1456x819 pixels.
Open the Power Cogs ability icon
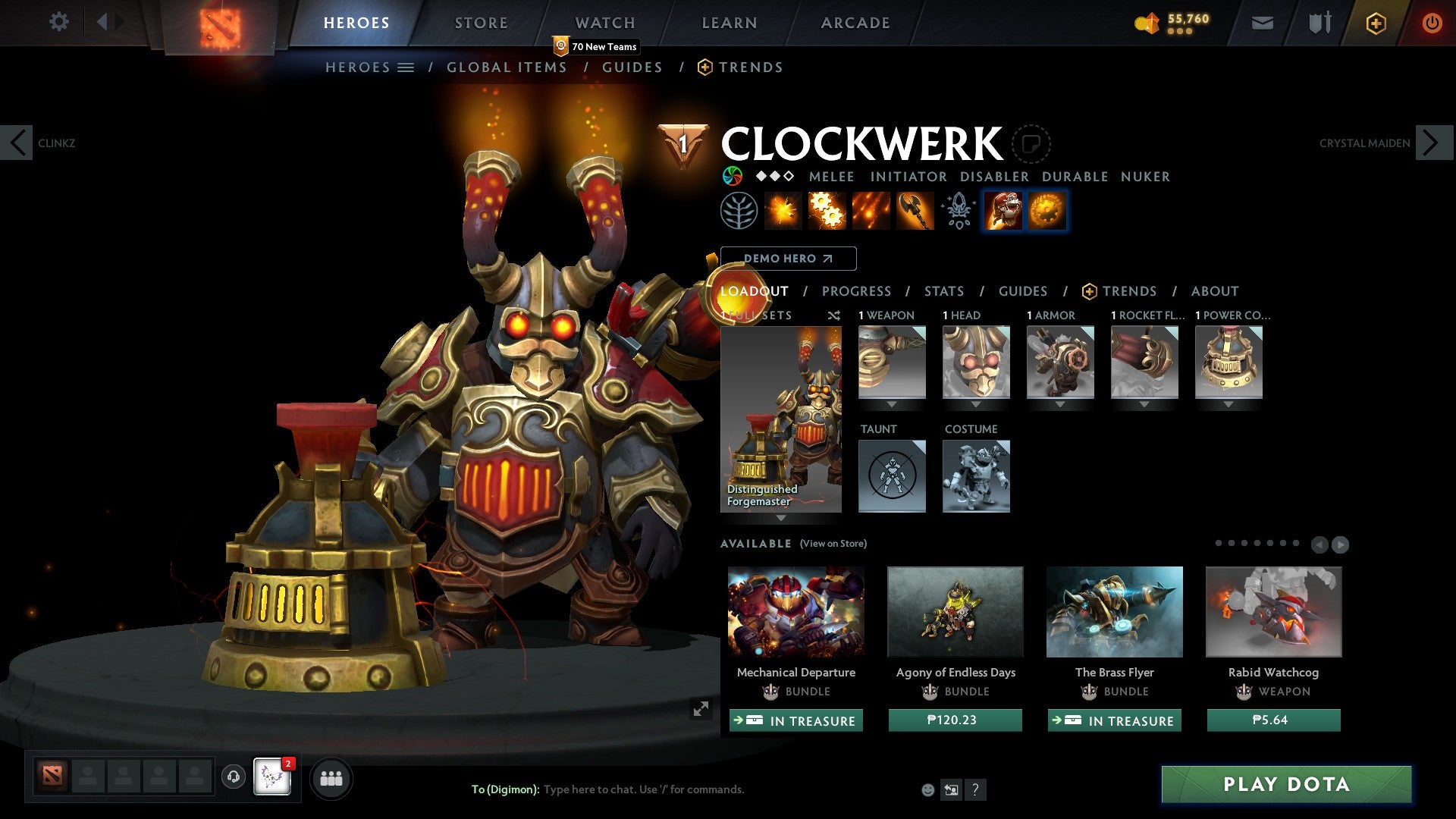(x=825, y=210)
